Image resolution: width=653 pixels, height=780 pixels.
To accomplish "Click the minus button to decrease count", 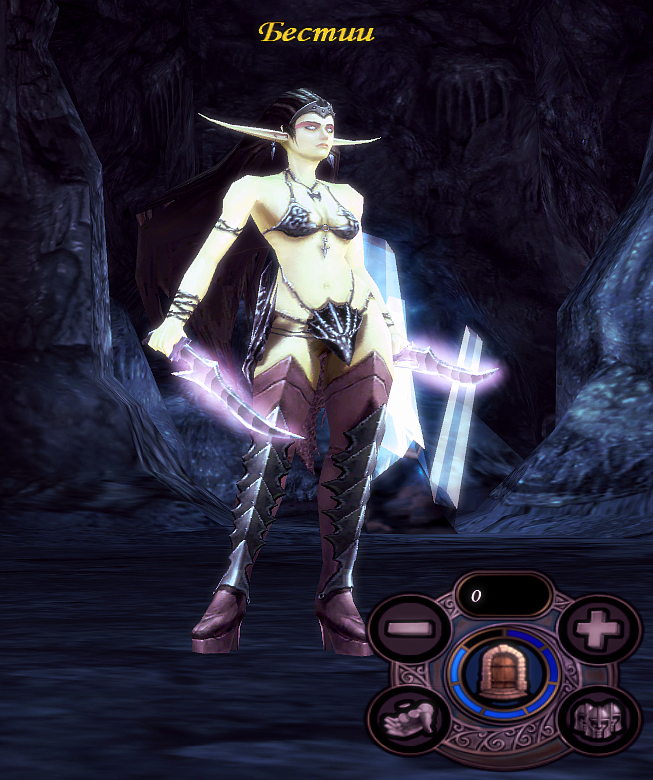I will point(406,631).
